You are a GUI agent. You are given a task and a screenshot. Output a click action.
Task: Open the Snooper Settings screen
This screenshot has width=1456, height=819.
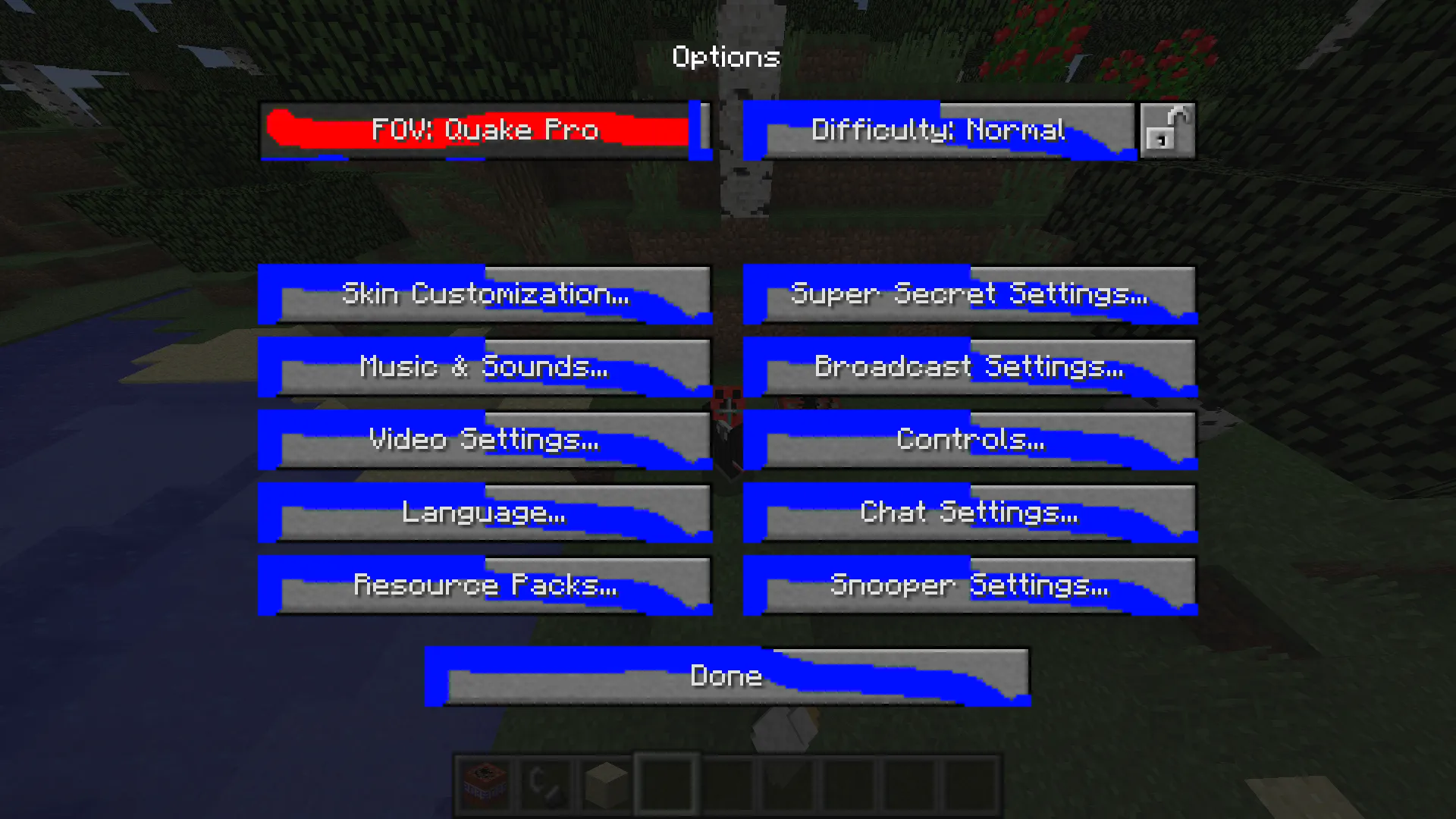[970, 585]
